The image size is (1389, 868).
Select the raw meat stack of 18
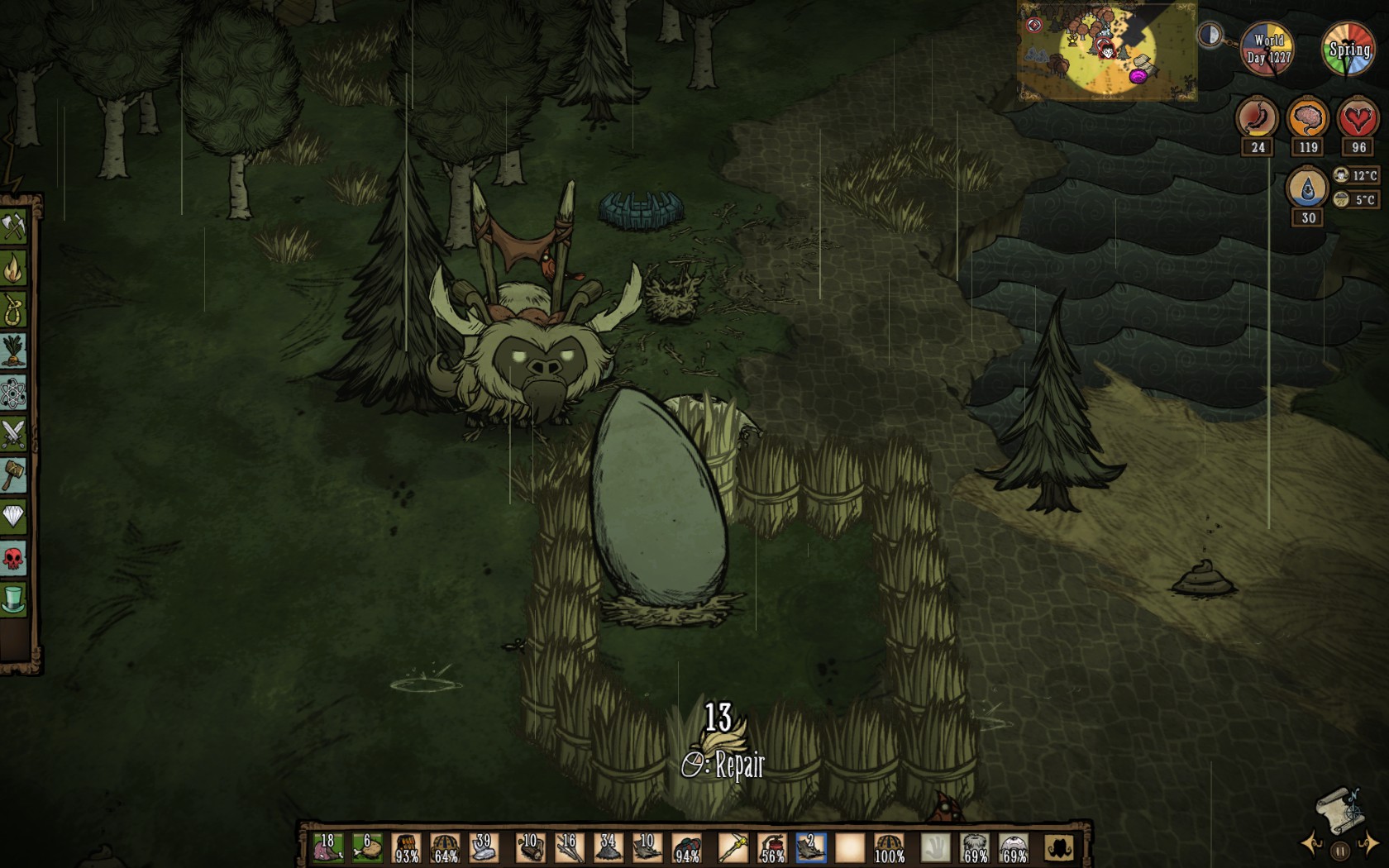click(x=327, y=848)
